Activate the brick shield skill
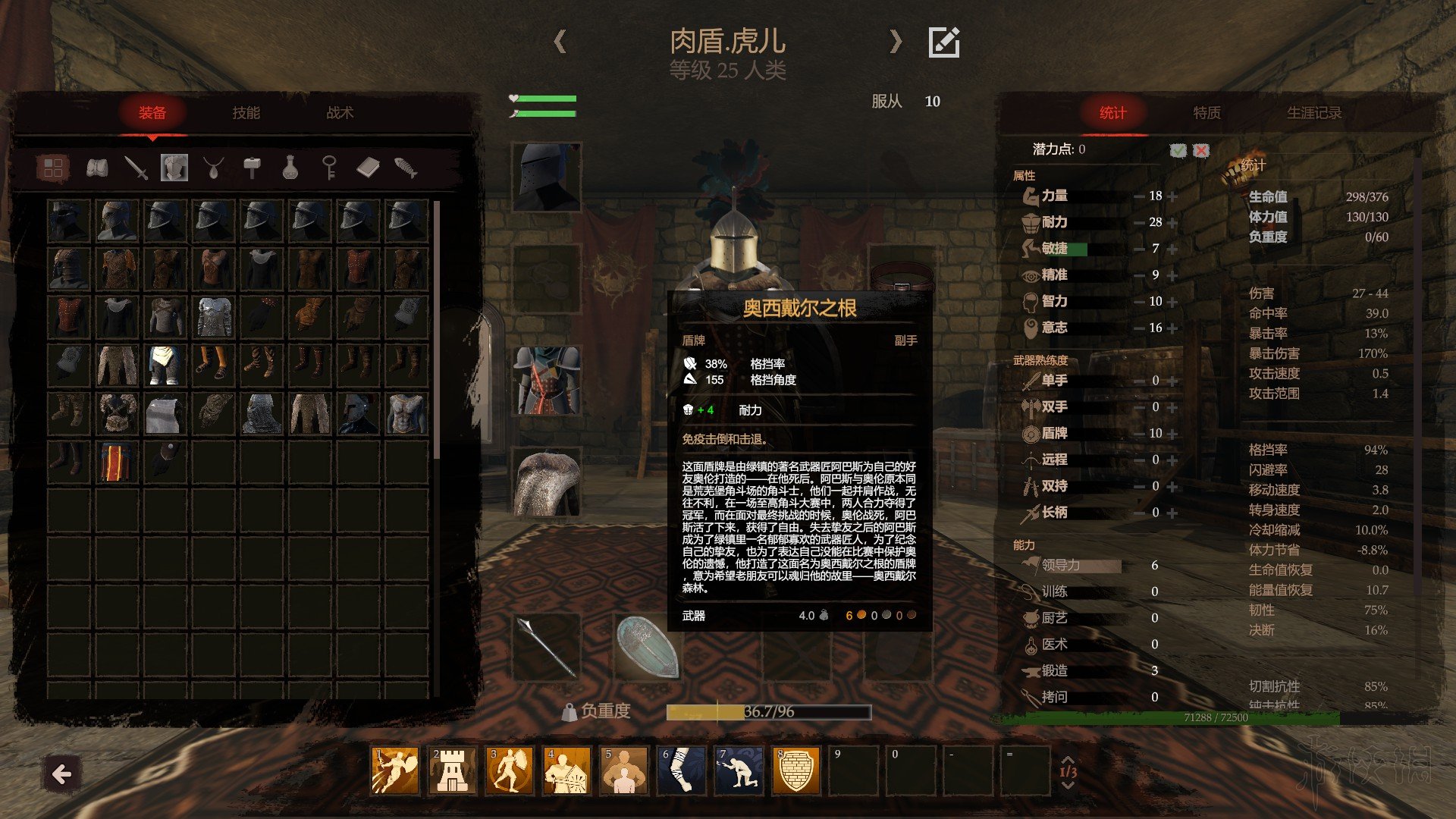The height and width of the screenshot is (819, 1456). [x=796, y=770]
